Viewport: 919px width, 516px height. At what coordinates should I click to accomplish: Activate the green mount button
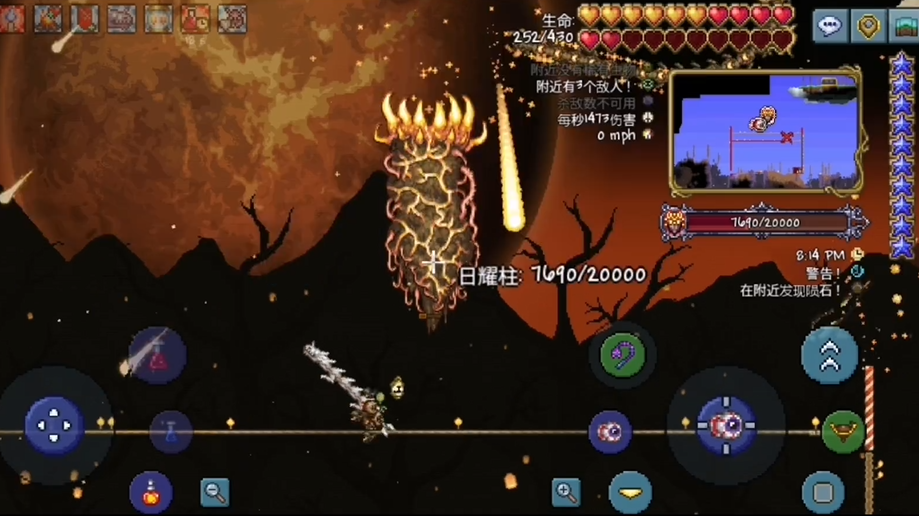coord(843,431)
